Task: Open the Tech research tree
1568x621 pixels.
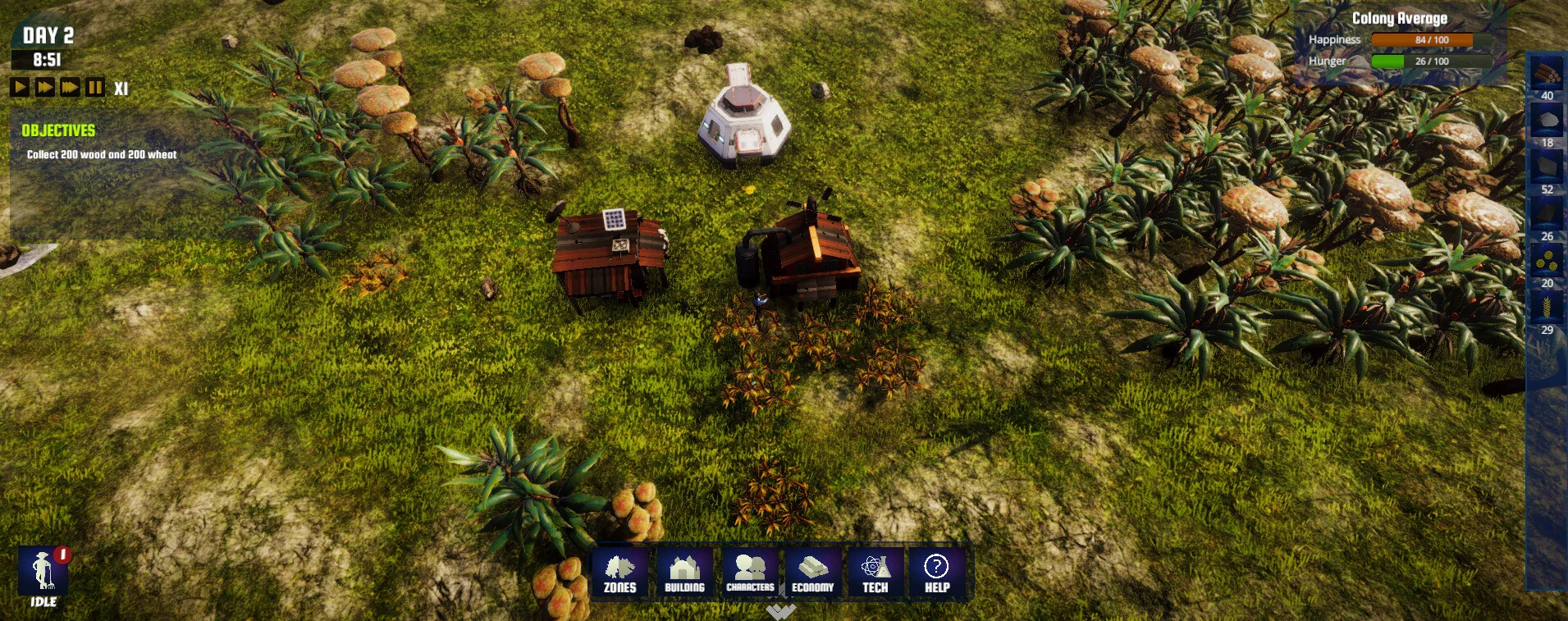Action: pyautogui.click(x=875, y=573)
